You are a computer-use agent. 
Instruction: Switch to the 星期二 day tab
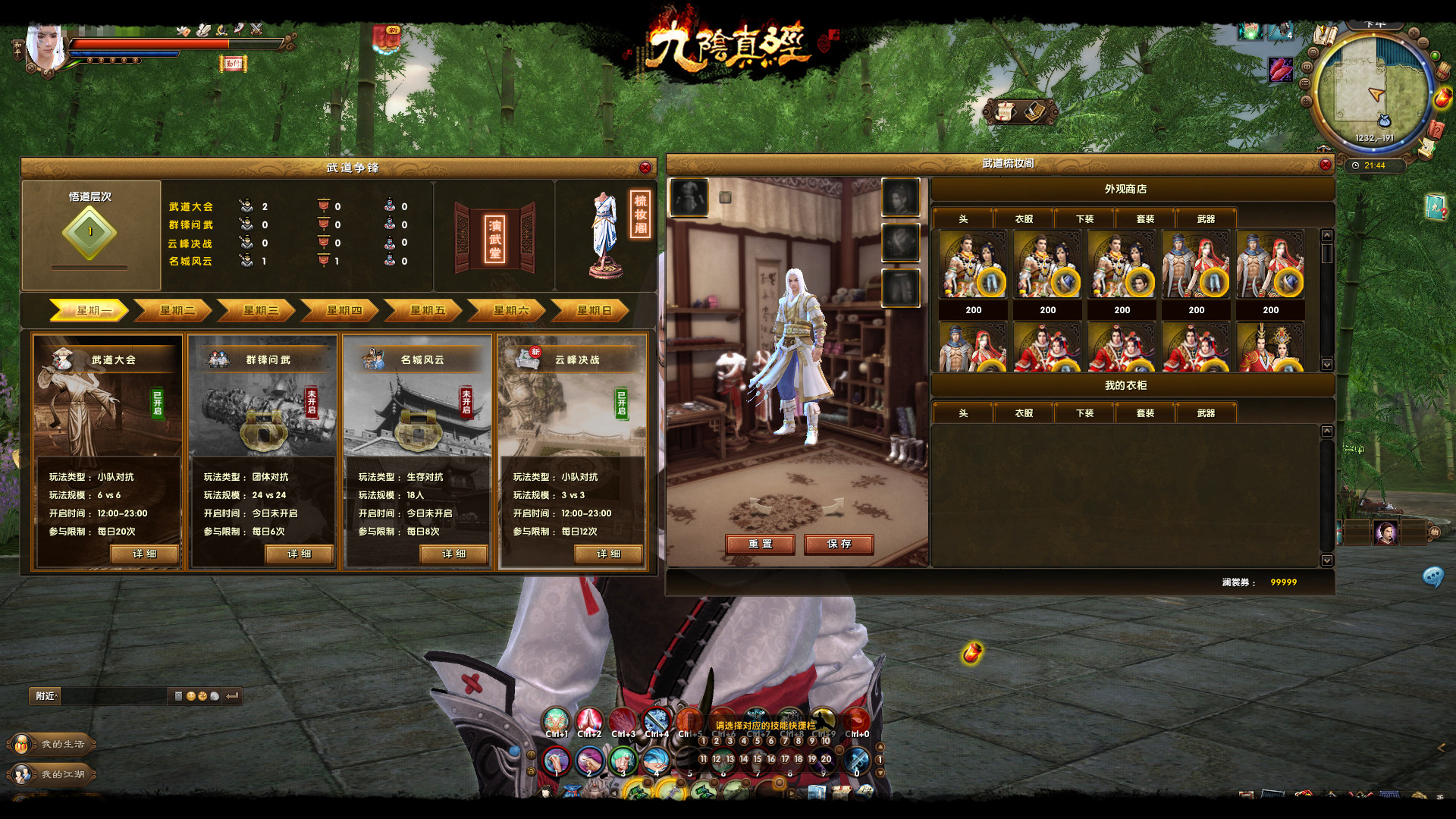[177, 310]
